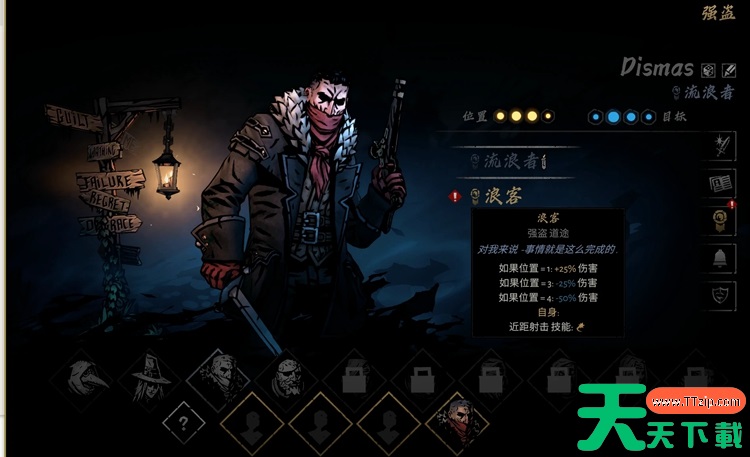
Task: Click the dice icon beside Dismas
Action: pyautogui.click(x=708, y=70)
